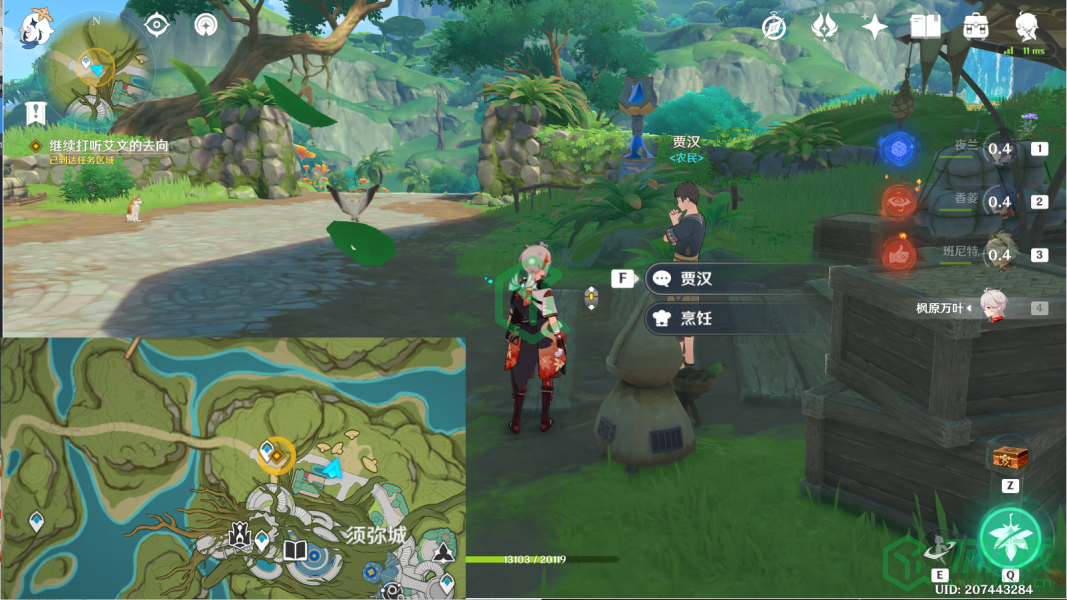Switch to party member 班尼特
Viewport: 1067px width, 600px height.
pyautogui.click(x=999, y=255)
